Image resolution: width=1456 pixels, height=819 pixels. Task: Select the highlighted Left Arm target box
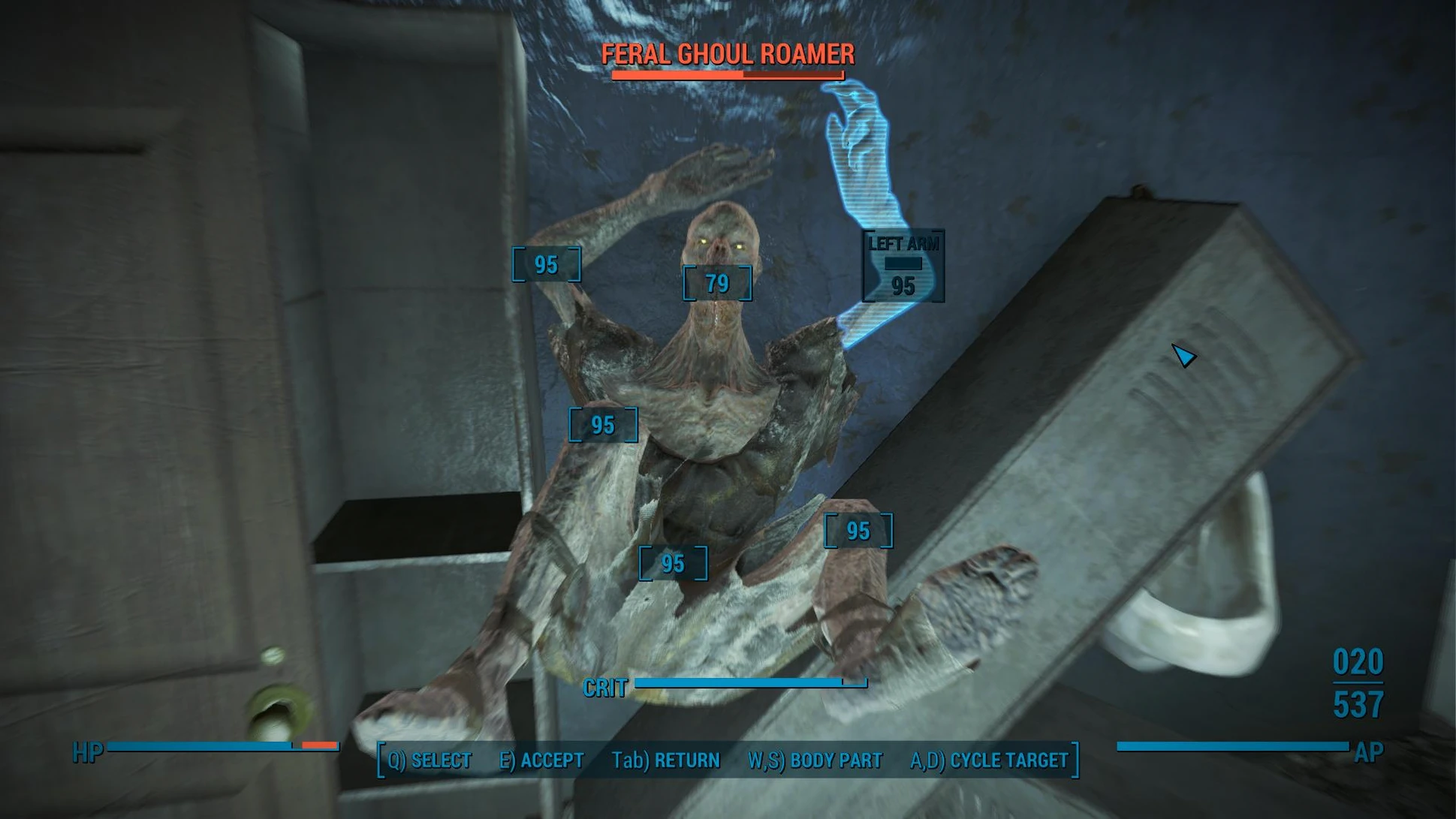[x=903, y=266]
